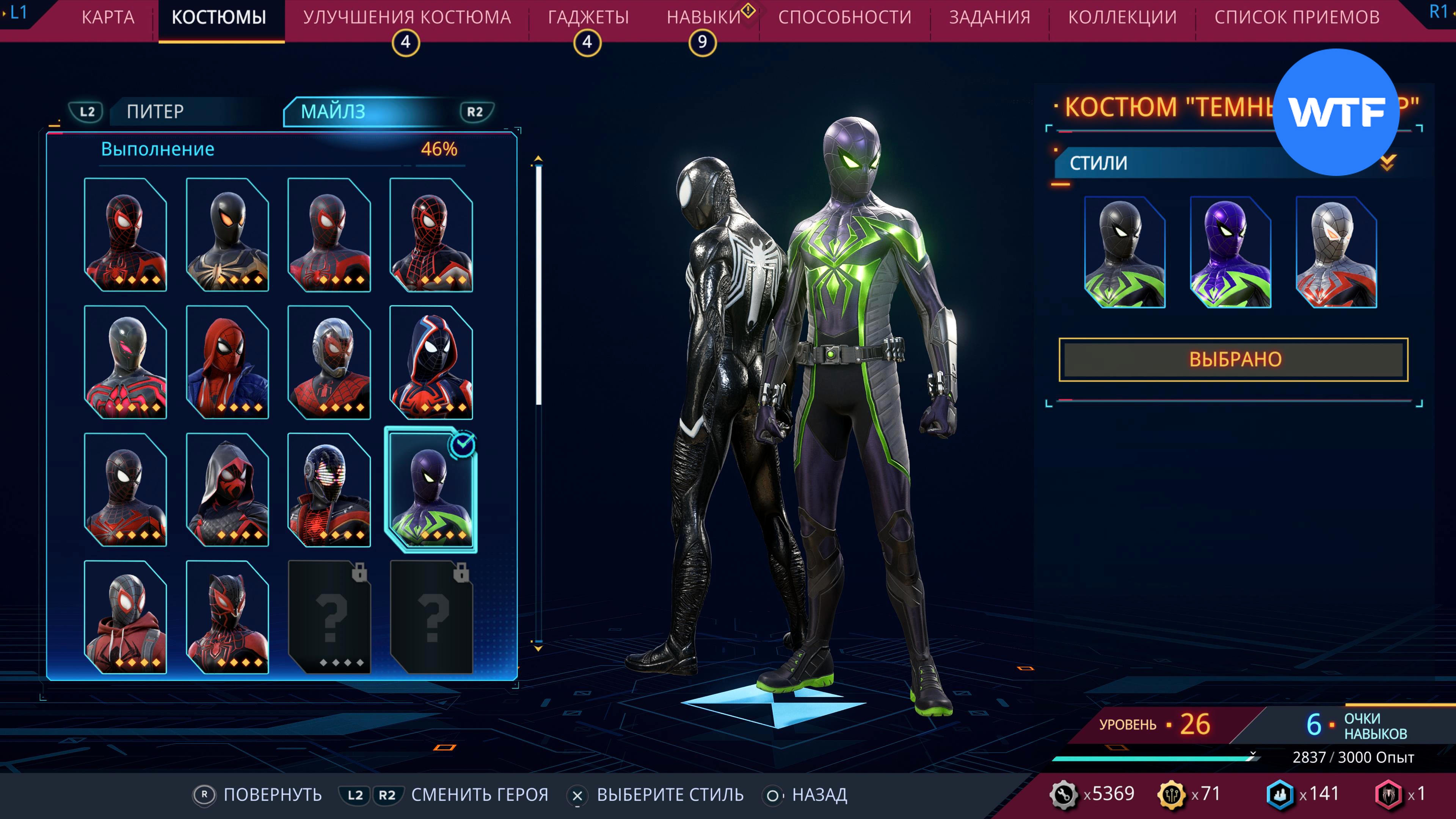
Task: Click the blue WTF overlay badge
Action: tap(1335, 112)
